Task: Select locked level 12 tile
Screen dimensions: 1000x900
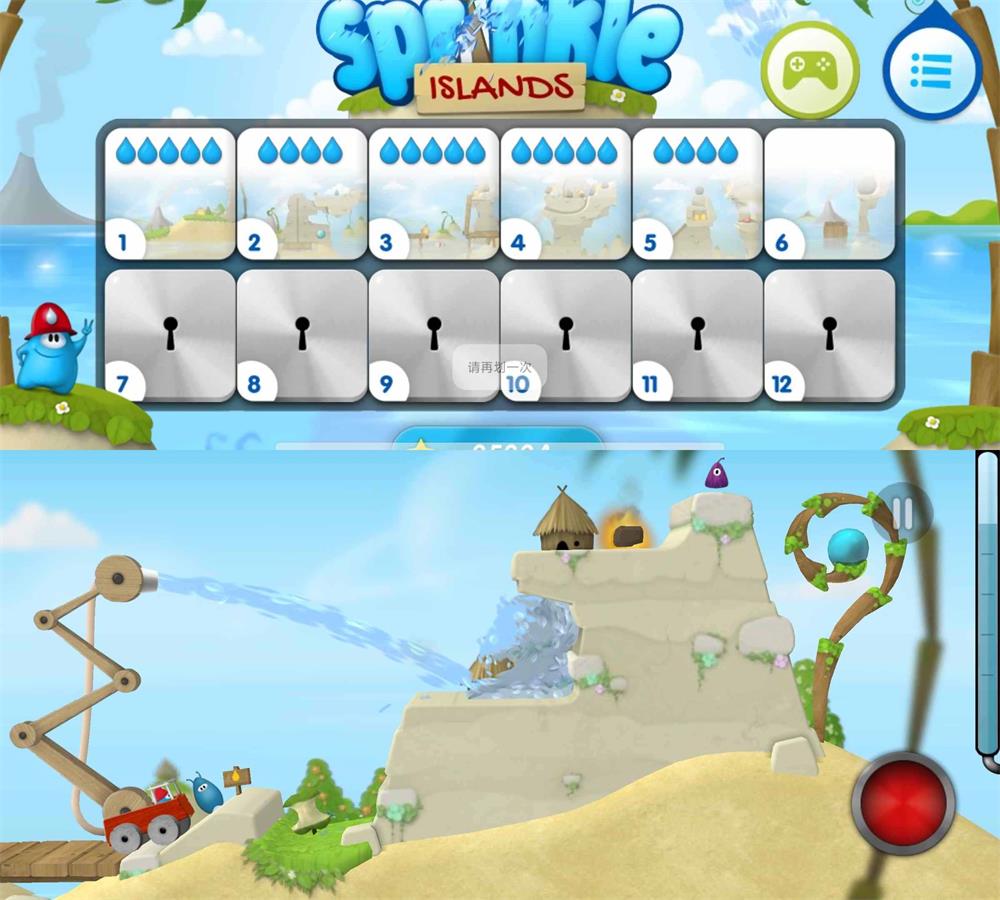Action: (829, 335)
